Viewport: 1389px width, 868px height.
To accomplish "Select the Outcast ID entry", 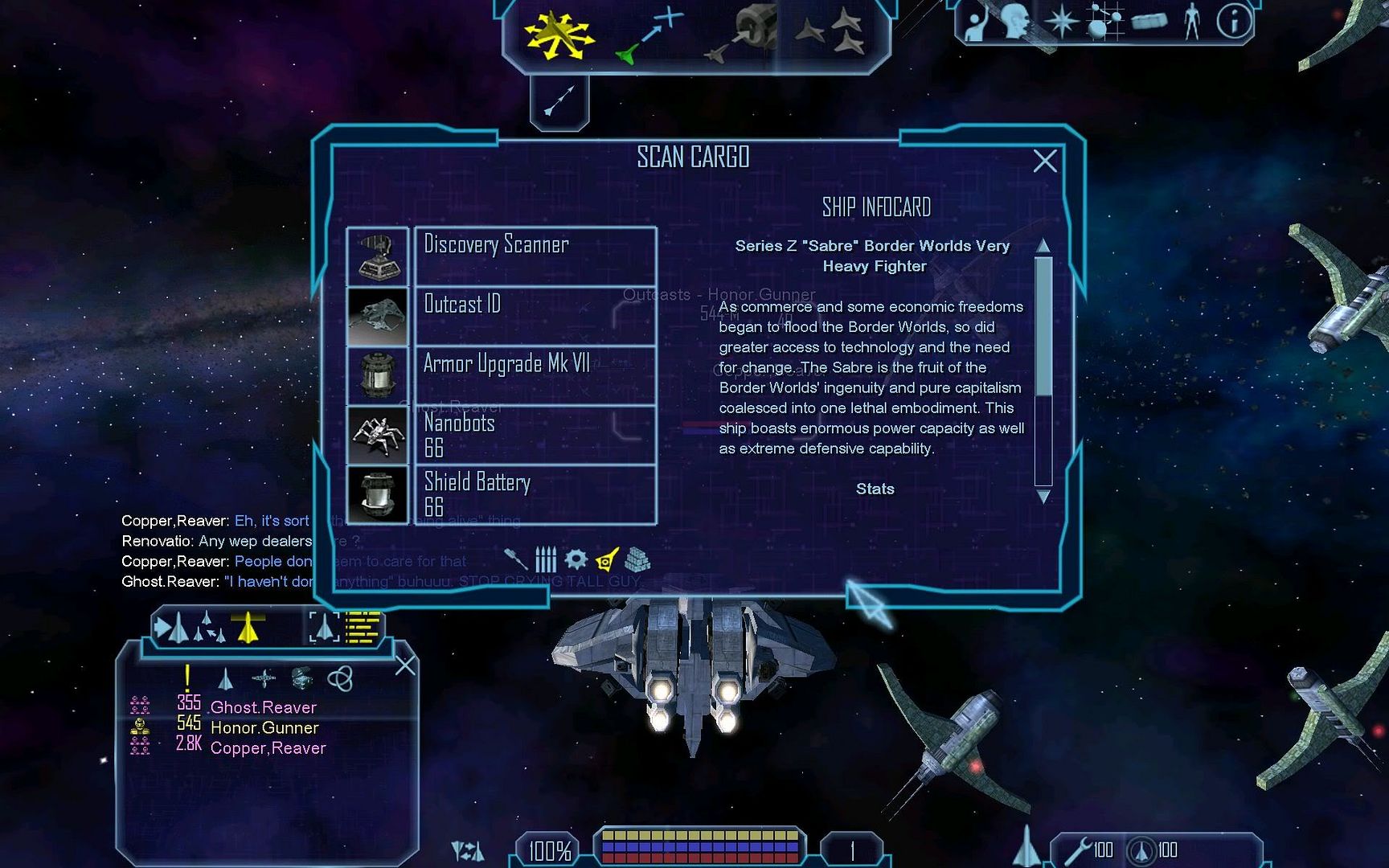I will tap(535, 316).
